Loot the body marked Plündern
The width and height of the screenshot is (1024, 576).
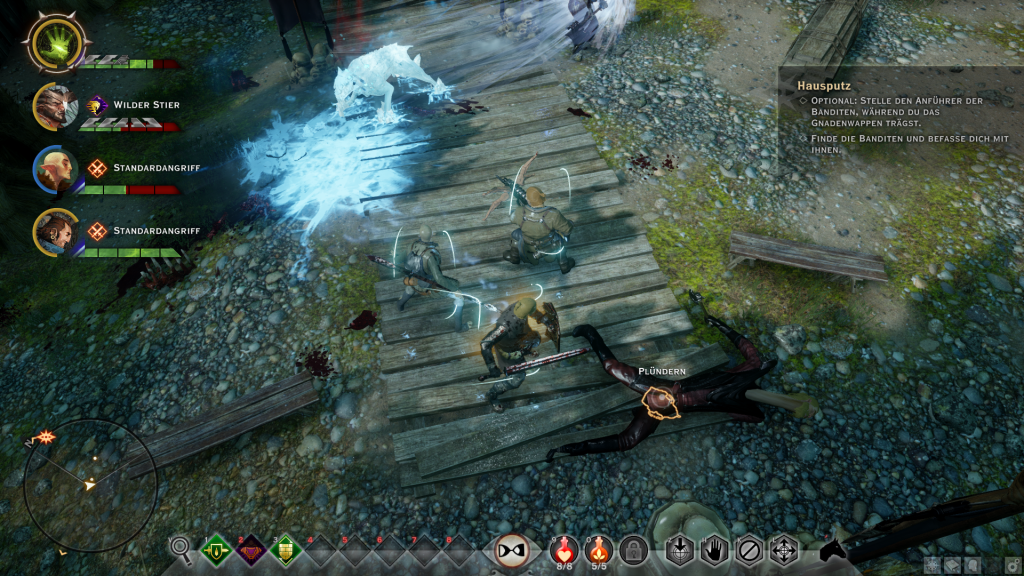[x=658, y=402]
